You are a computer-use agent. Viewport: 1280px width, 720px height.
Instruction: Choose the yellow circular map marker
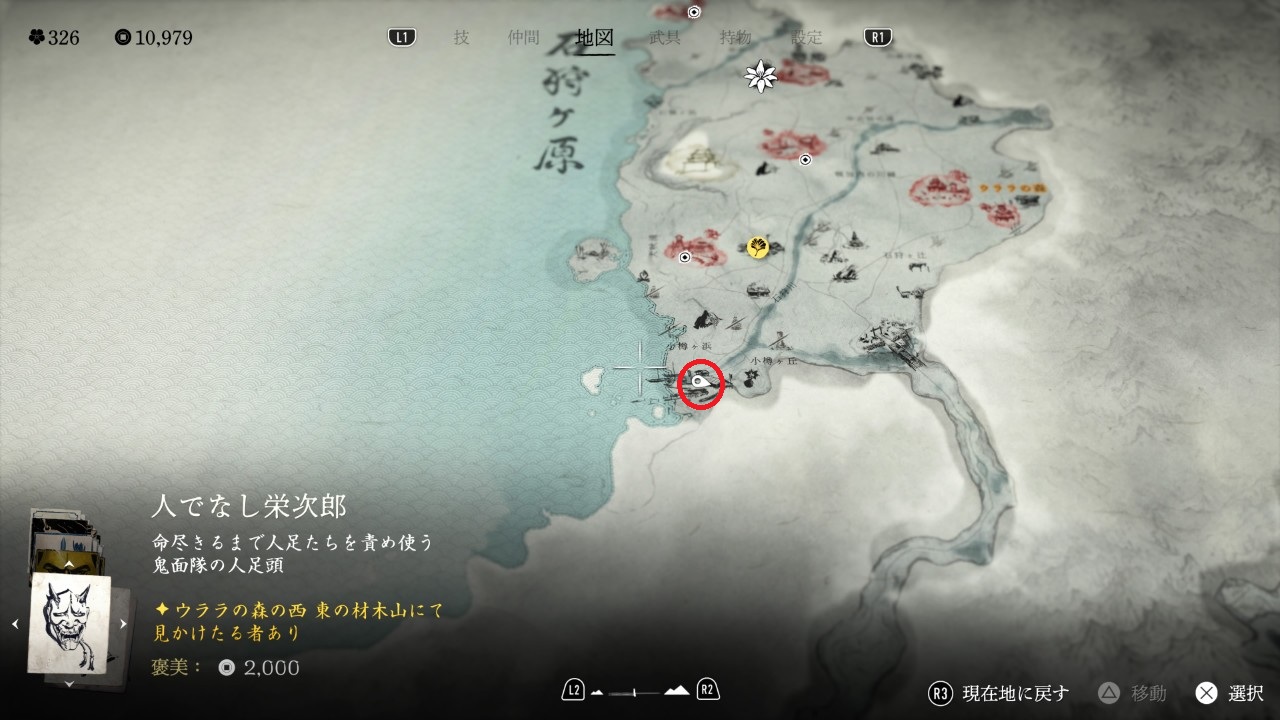pyautogui.click(x=758, y=247)
